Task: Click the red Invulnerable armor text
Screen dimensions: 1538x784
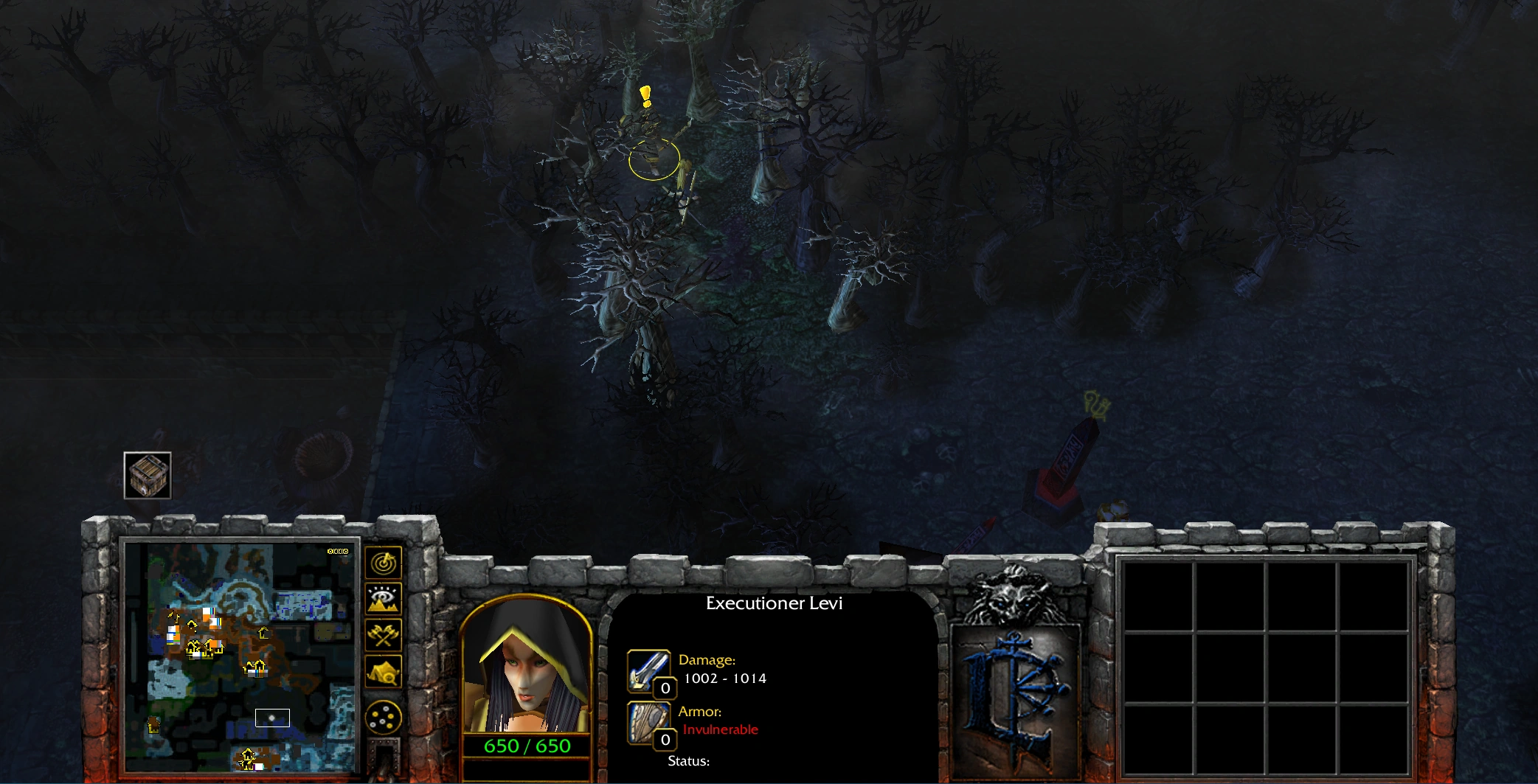Action: tap(718, 729)
